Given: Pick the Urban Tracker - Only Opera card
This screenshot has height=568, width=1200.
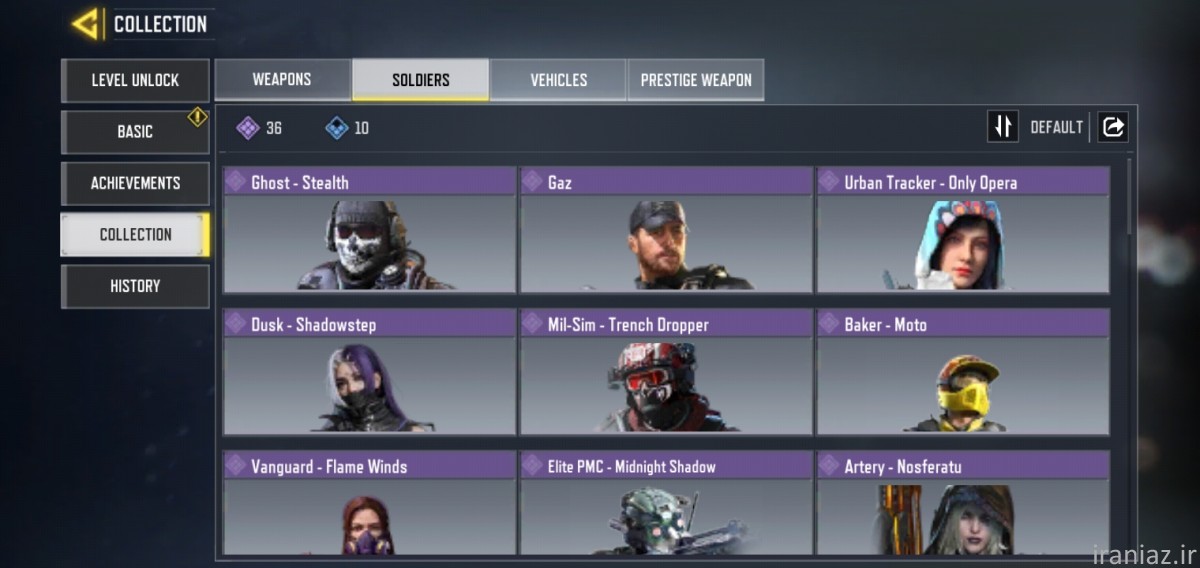Looking at the screenshot, I should pyautogui.click(x=963, y=230).
